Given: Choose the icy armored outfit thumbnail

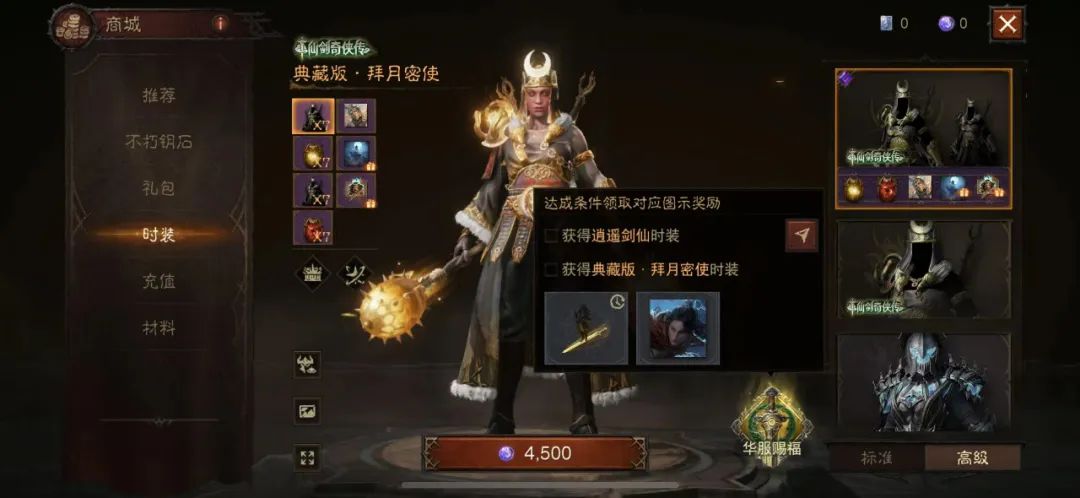Looking at the screenshot, I should pos(923,383).
